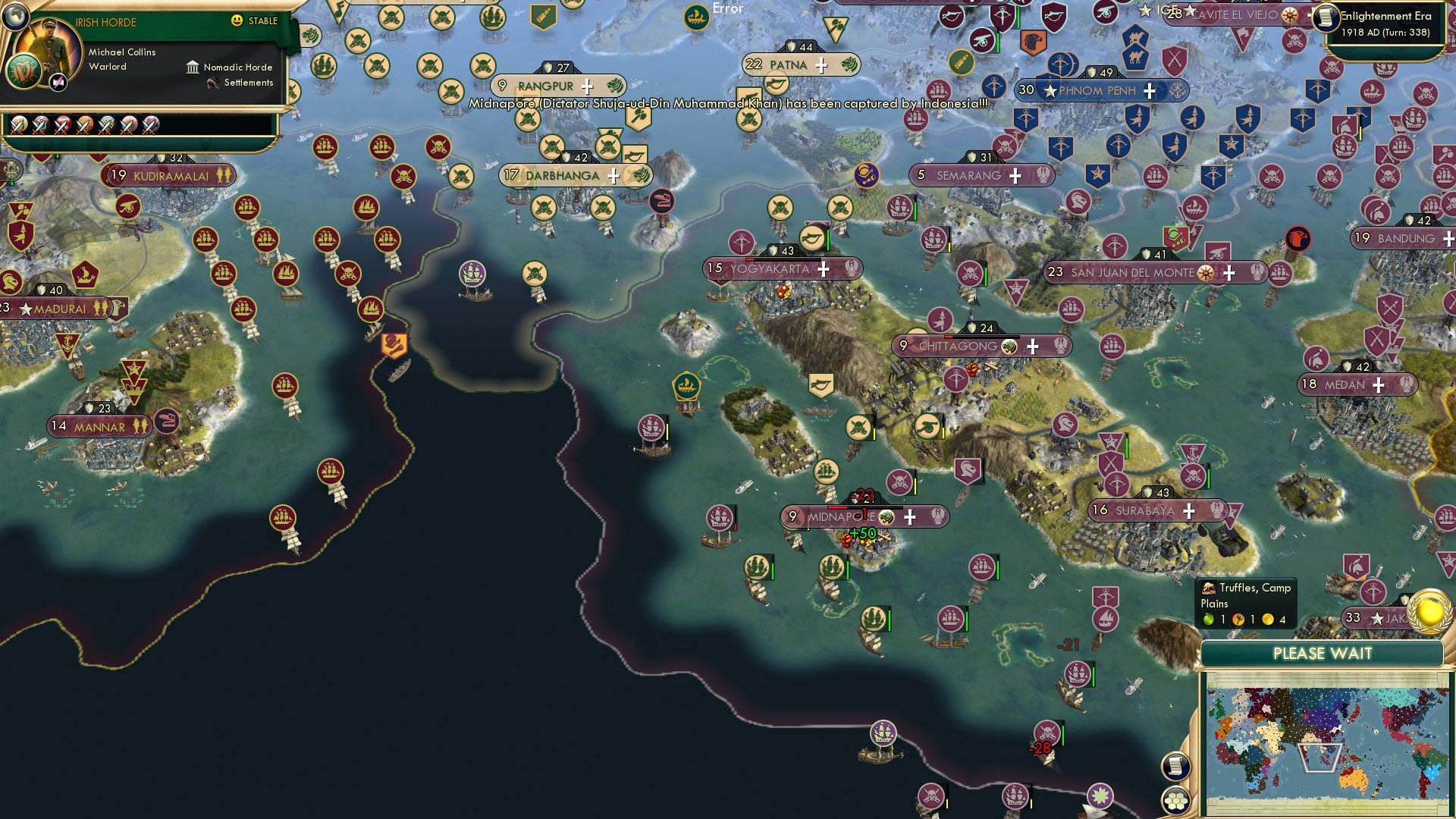This screenshot has width=1456, height=819.
Task: Click the Nomadic Horde government icon
Action: [x=191, y=67]
